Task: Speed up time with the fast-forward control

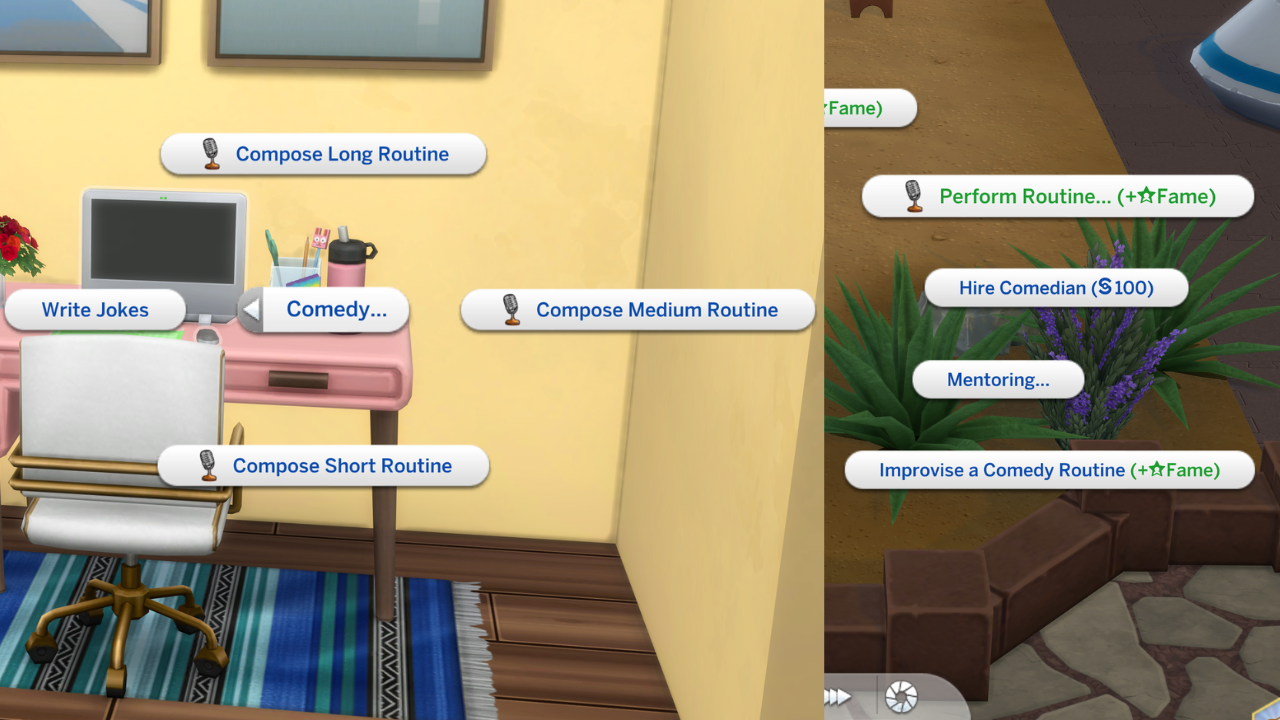Action: click(840, 695)
